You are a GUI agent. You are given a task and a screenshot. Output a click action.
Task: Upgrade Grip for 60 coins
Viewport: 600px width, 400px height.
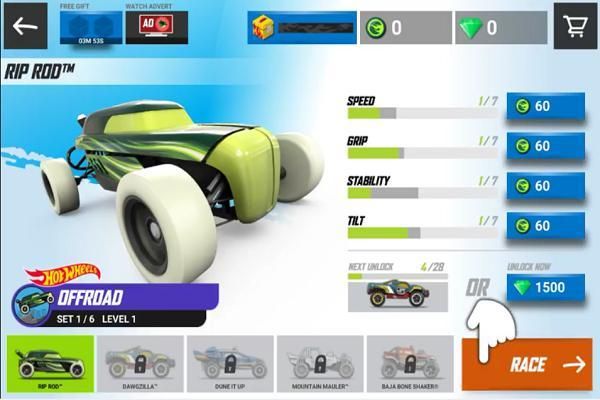[x=545, y=146]
